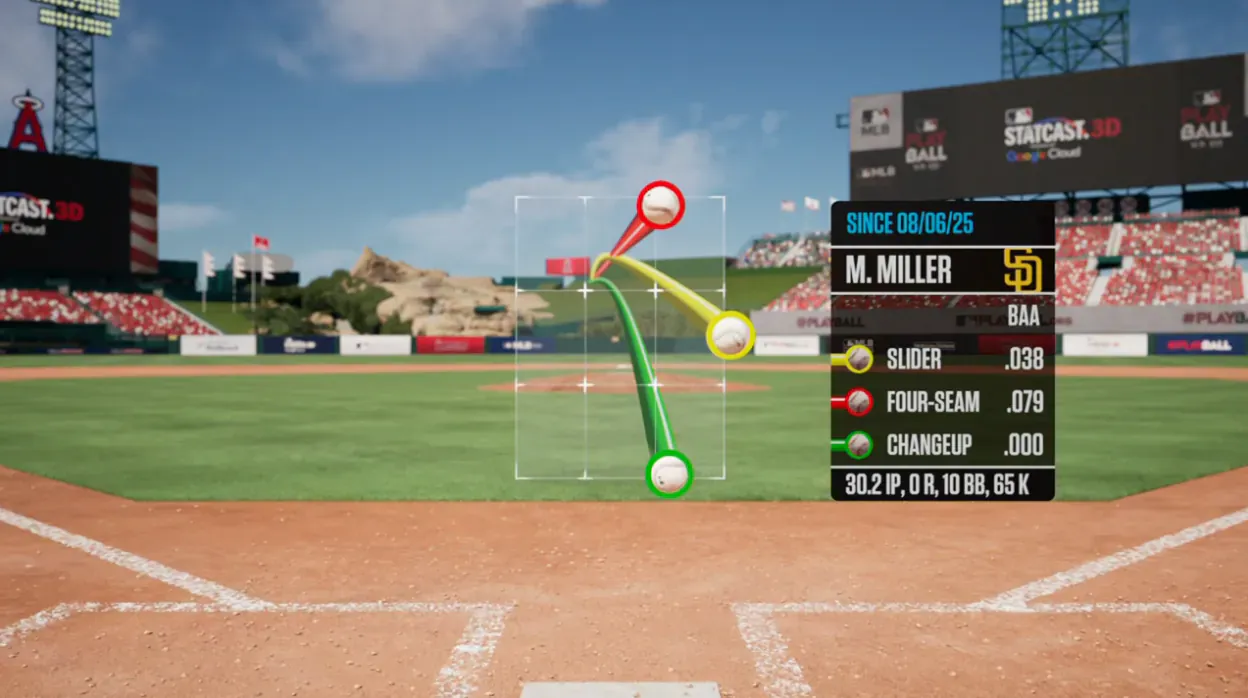Choose the Four-Seam row in the pitch panel

pos(942,402)
